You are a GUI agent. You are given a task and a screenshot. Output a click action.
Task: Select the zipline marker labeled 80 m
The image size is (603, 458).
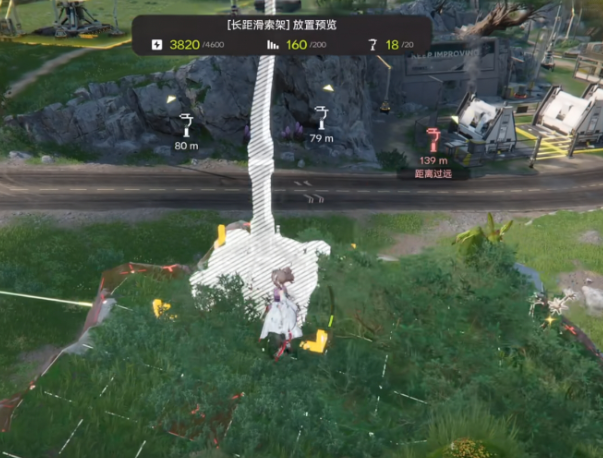(x=186, y=125)
